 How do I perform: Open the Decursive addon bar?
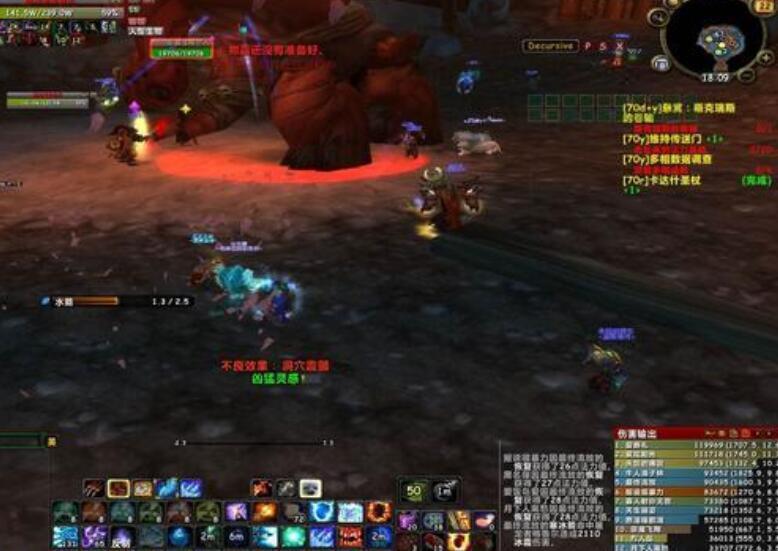550,46
